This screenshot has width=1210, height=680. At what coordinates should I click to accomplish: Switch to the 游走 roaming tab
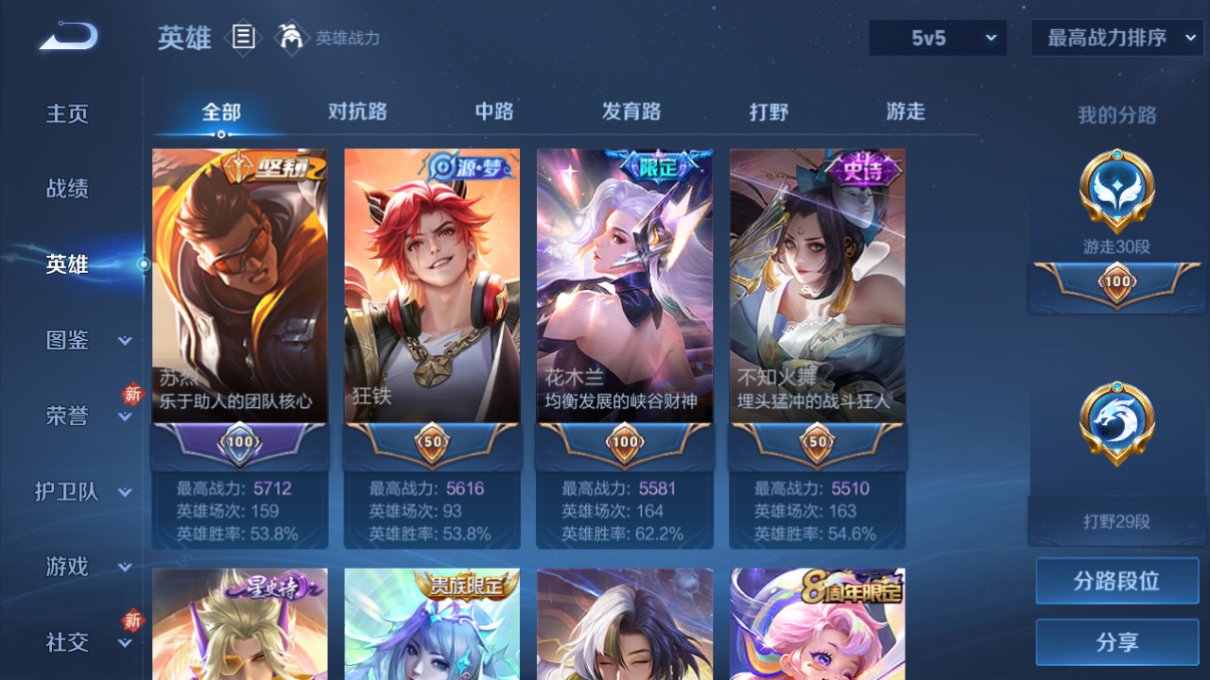[x=906, y=112]
